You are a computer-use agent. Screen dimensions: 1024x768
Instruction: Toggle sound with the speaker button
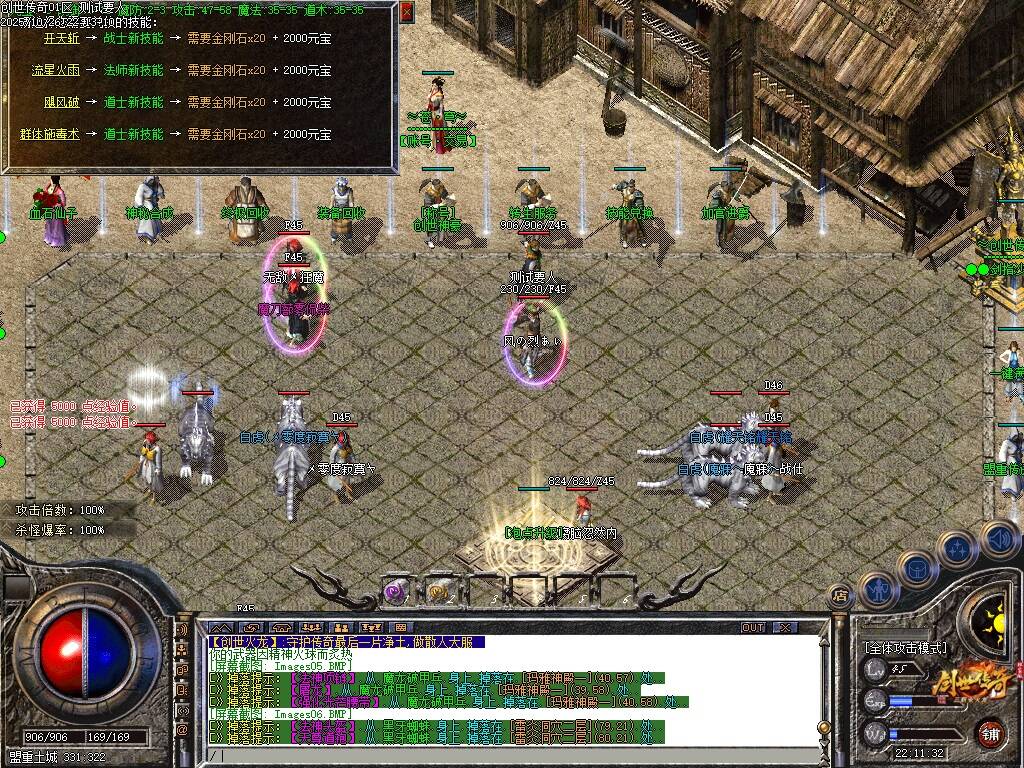pyautogui.click(x=998, y=538)
